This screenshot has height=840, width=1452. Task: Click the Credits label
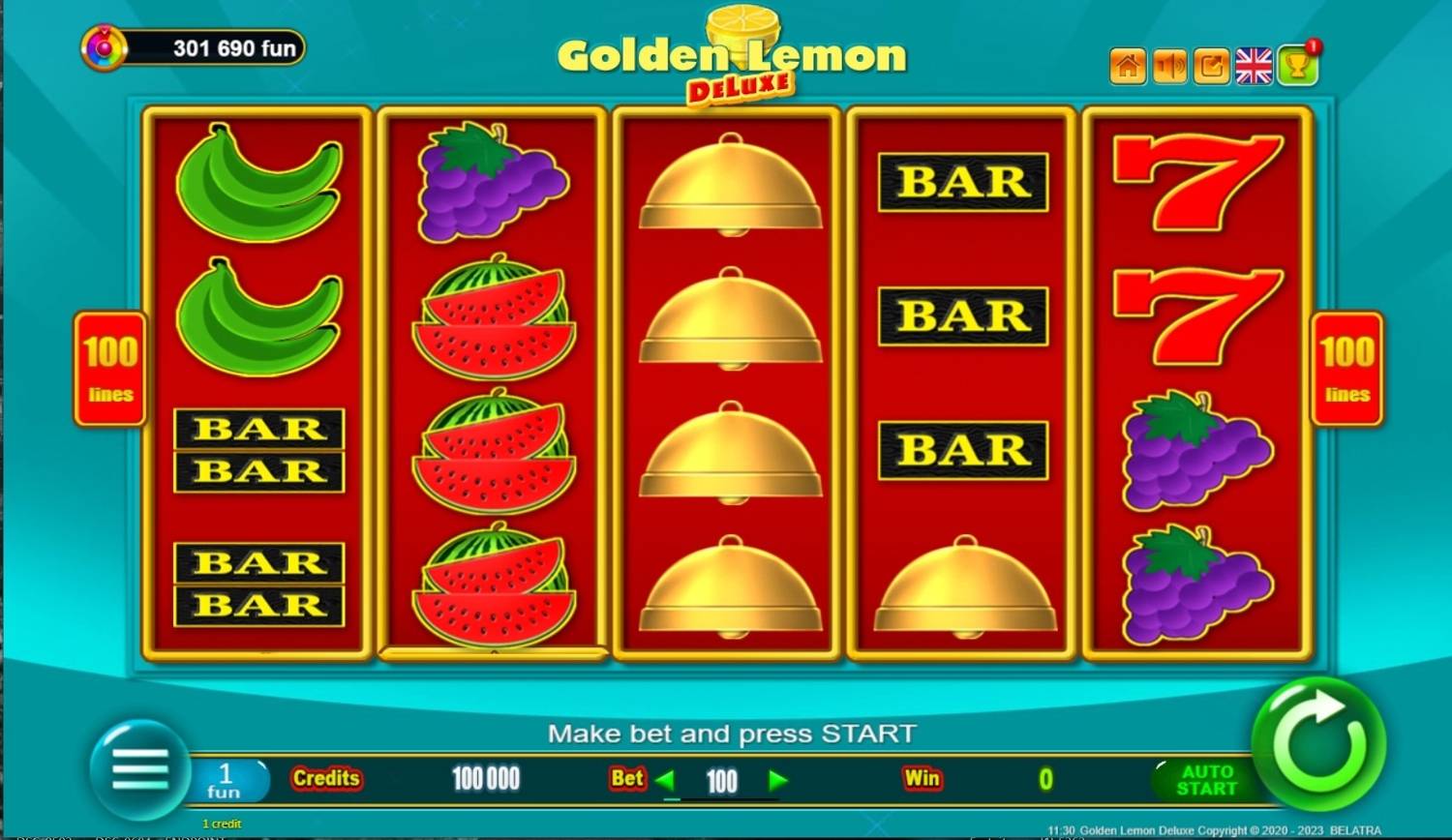click(326, 778)
